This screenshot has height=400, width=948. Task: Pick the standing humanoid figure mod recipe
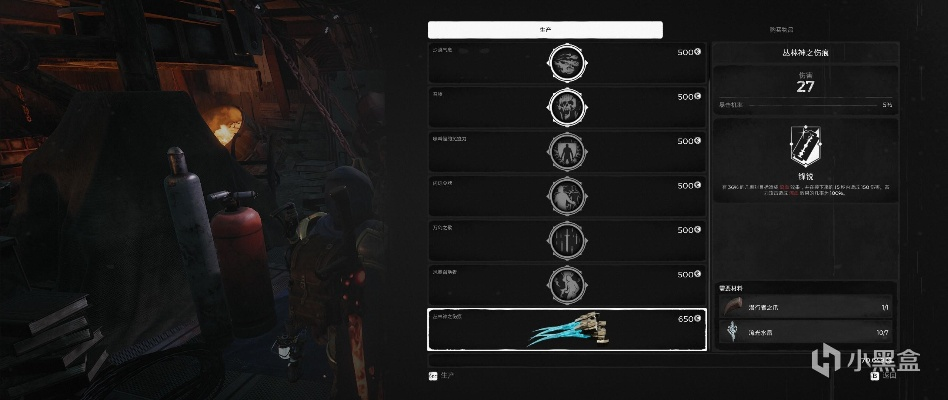[x=566, y=152]
